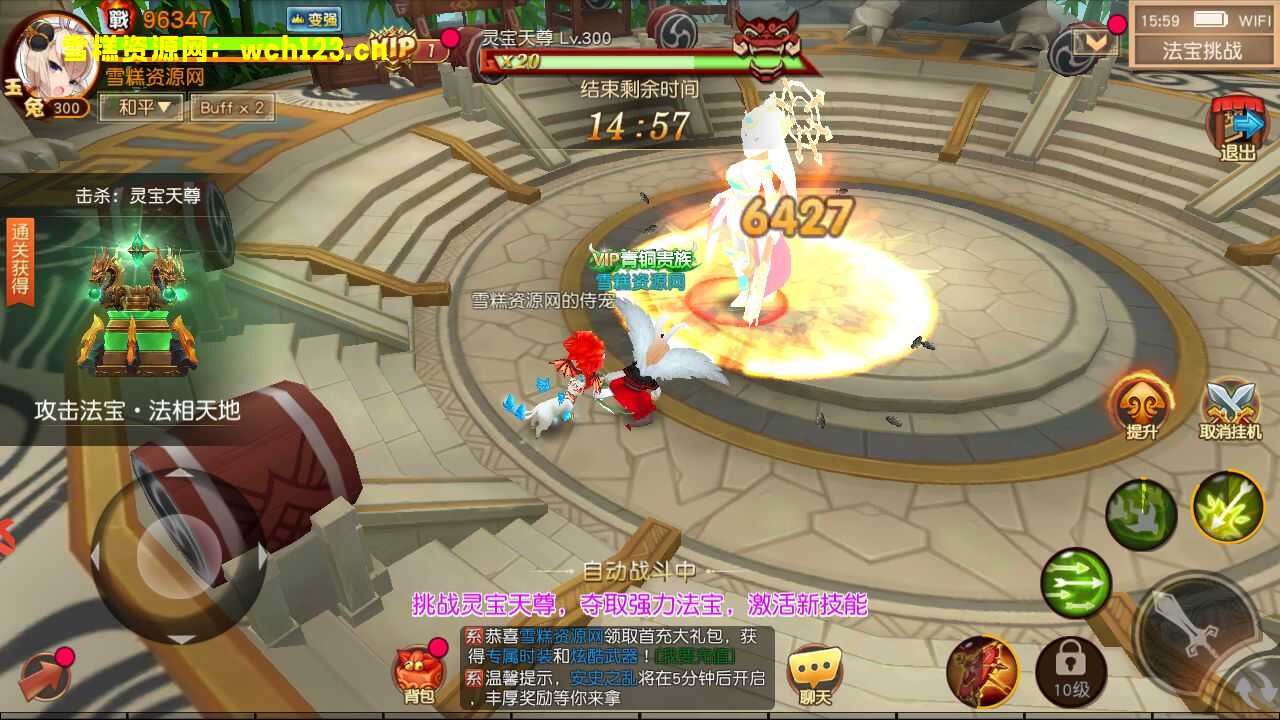Exit the challenge with the 退出 button

1238,130
